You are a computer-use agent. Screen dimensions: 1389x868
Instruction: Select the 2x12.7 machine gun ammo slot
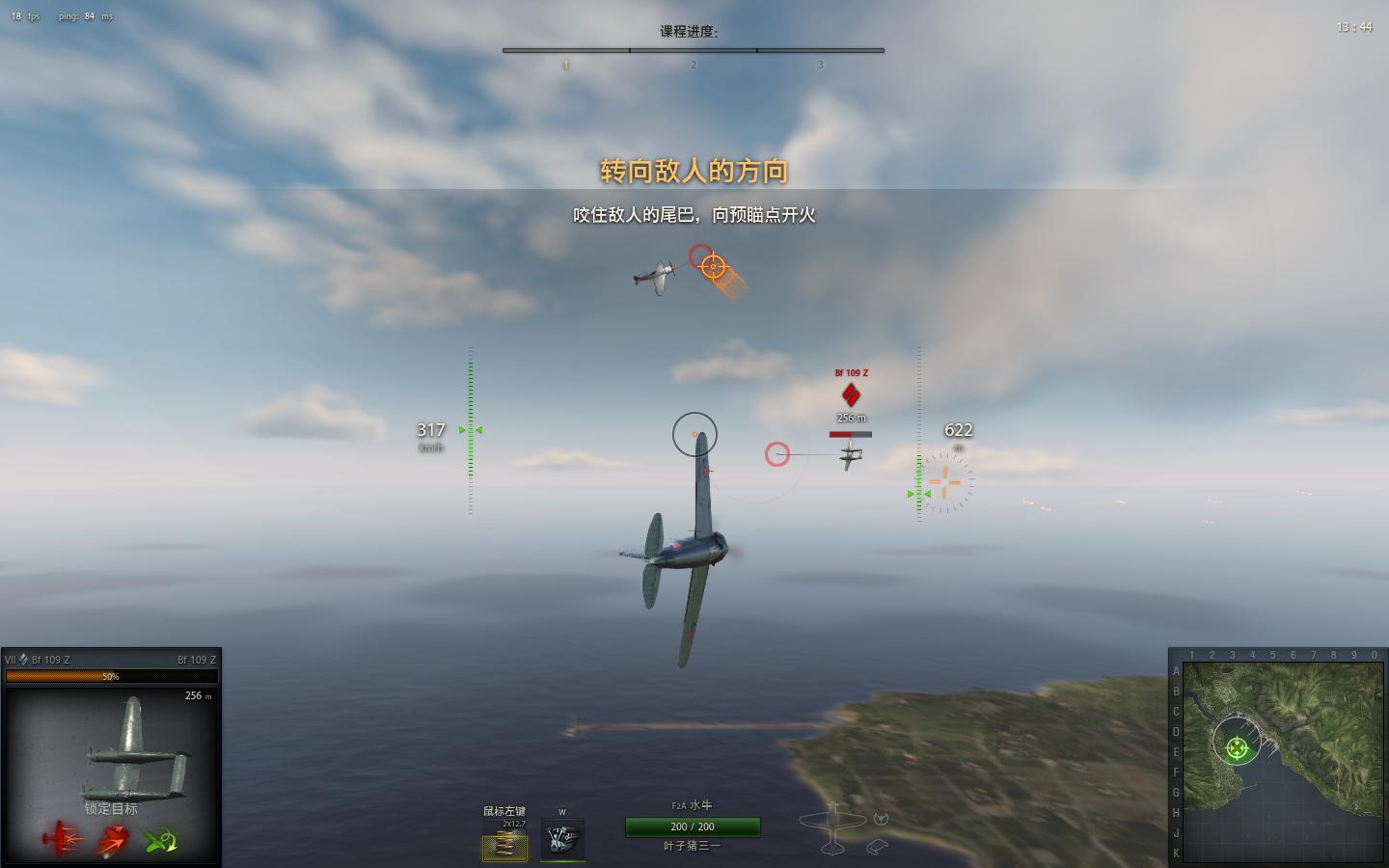pyautogui.click(x=504, y=846)
